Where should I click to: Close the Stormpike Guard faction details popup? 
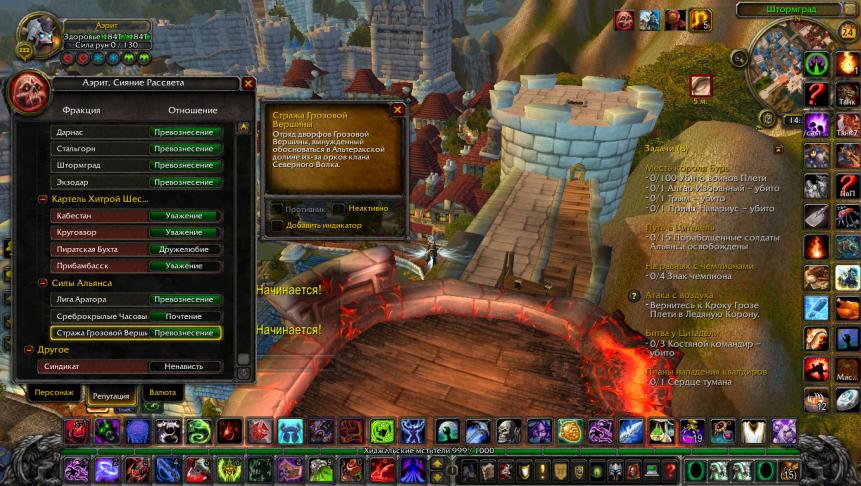pyautogui.click(x=397, y=110)
